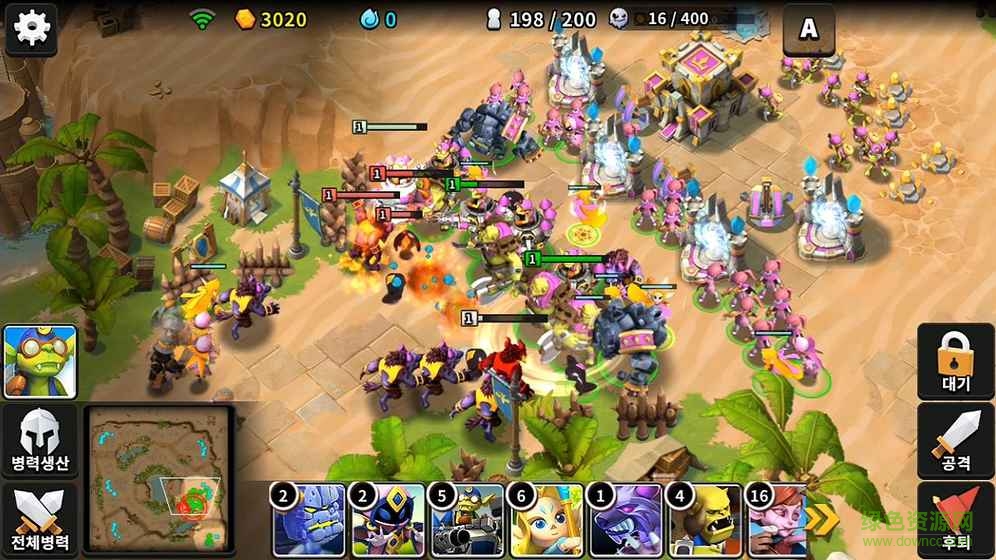Open the 병력생산 troop production button

coord(39,441)
